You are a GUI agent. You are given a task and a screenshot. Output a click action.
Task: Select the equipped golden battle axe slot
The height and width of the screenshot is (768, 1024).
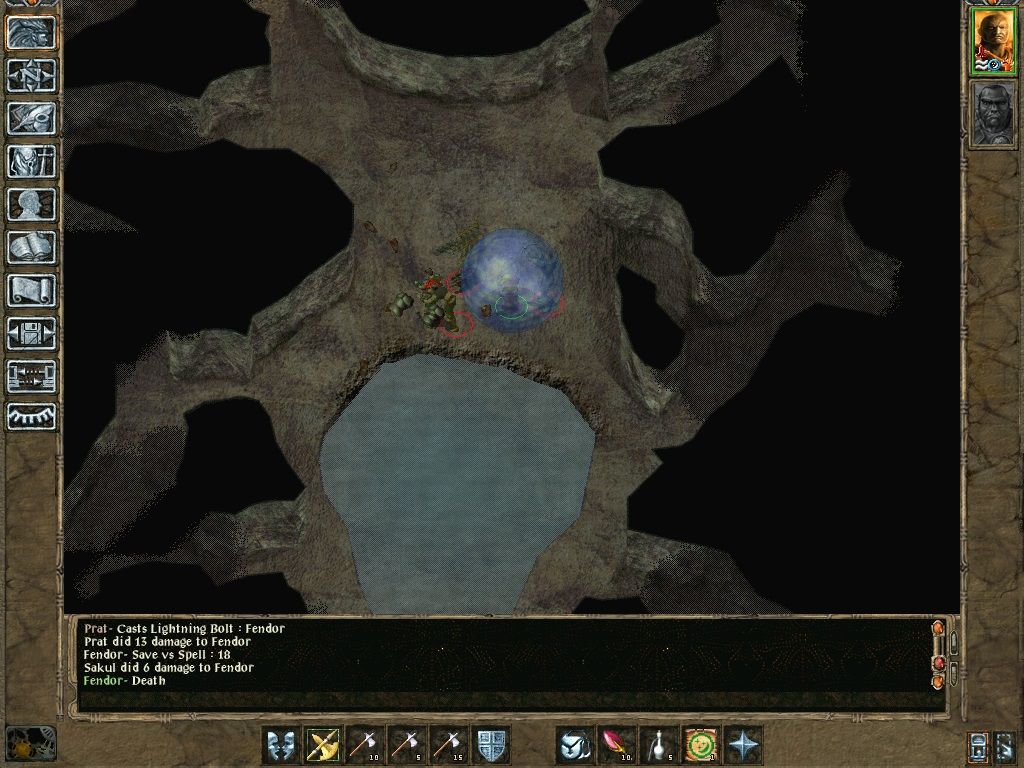(322, 745)
